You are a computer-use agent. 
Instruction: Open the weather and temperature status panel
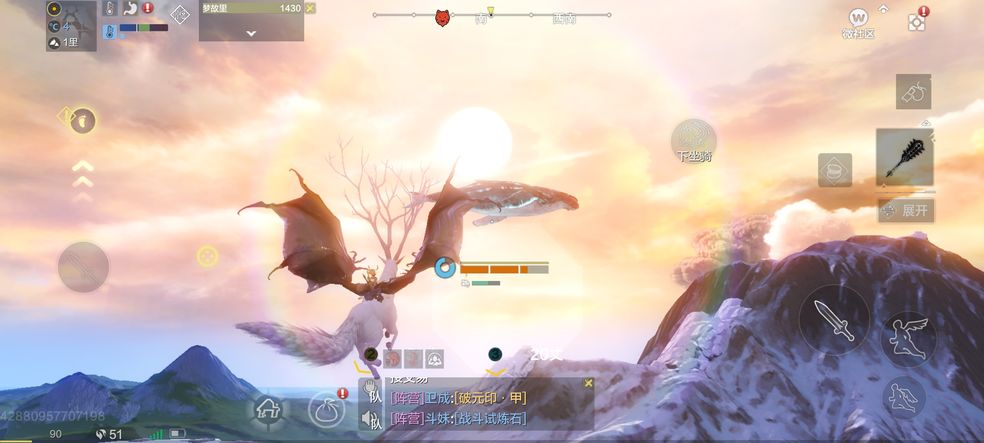click(71, 26)
